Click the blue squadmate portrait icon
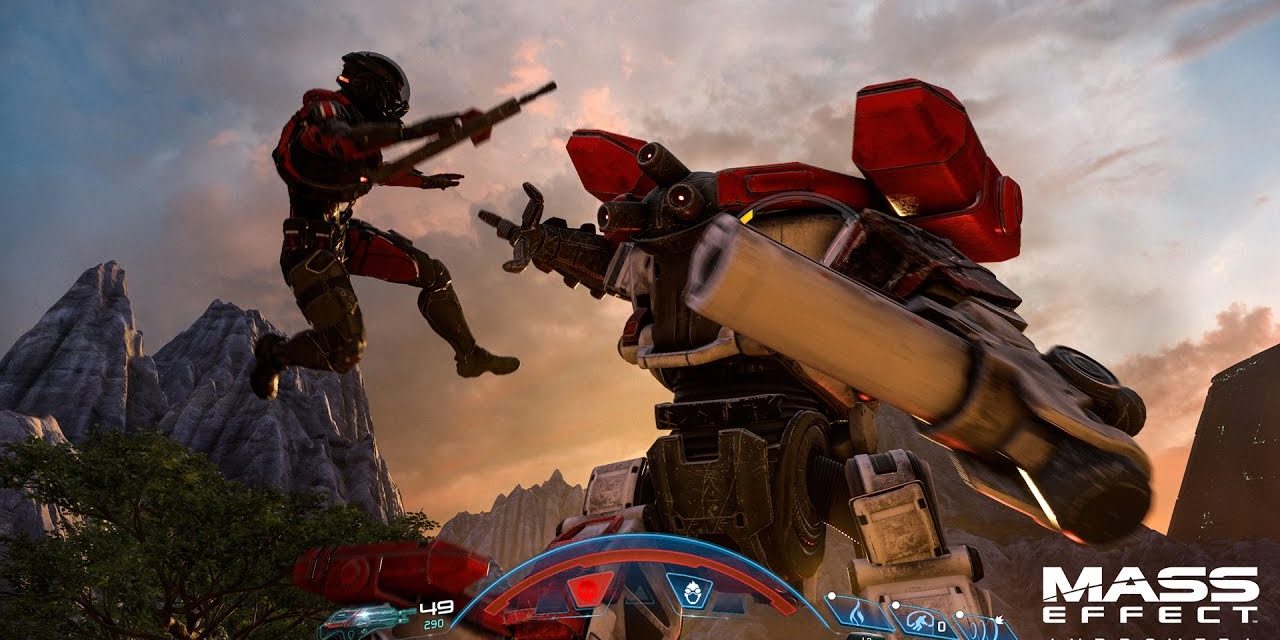Viewport: 1280px width, 640px height. tap(689, 589)
